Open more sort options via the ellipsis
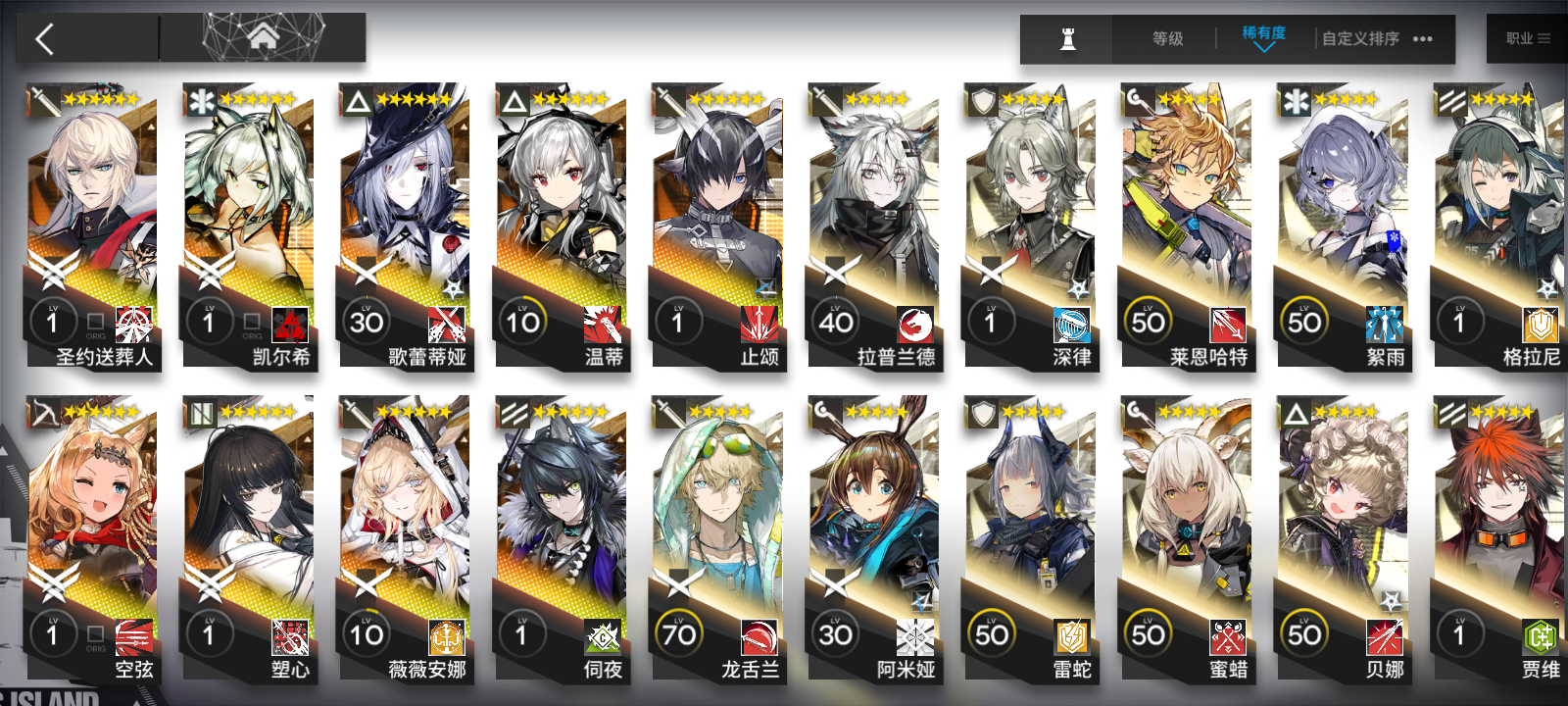The image size is (1568, 706). (x=1422, y=39)
